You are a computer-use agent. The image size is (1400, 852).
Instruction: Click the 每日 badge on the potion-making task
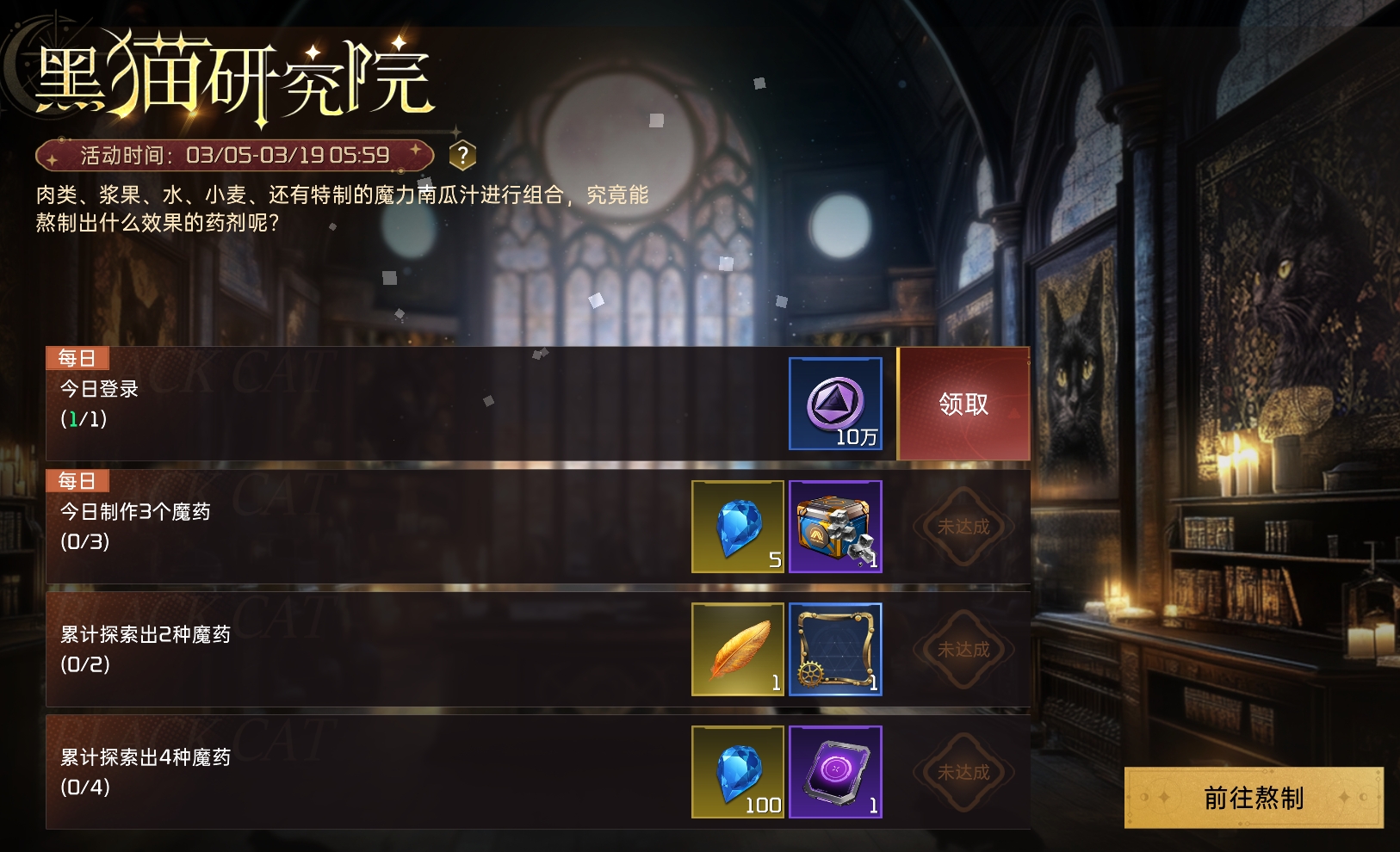pos(78,481)
